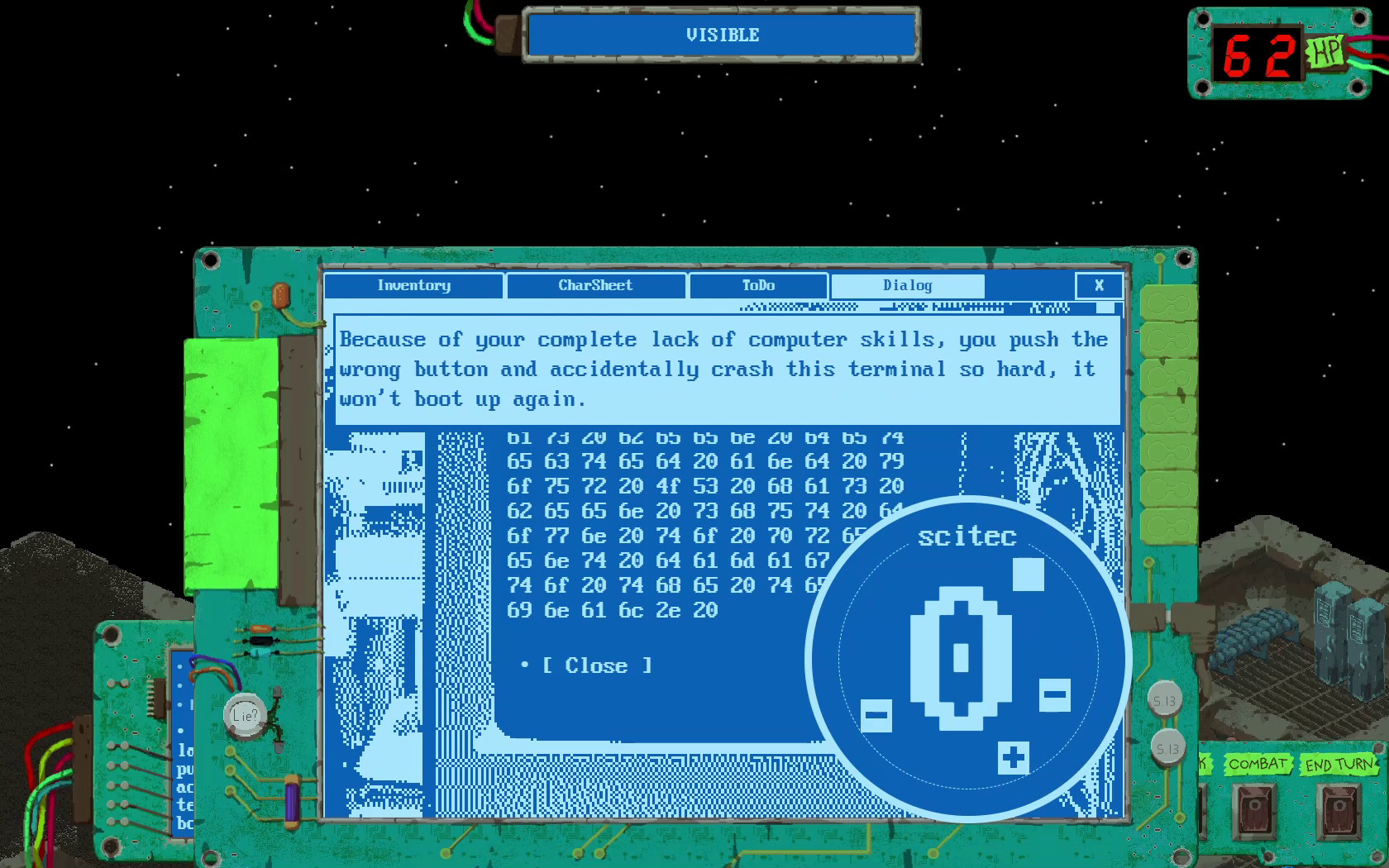
Task: Zoom in with the plus icon on scitec dial
Action: [x=1012, y=757]
